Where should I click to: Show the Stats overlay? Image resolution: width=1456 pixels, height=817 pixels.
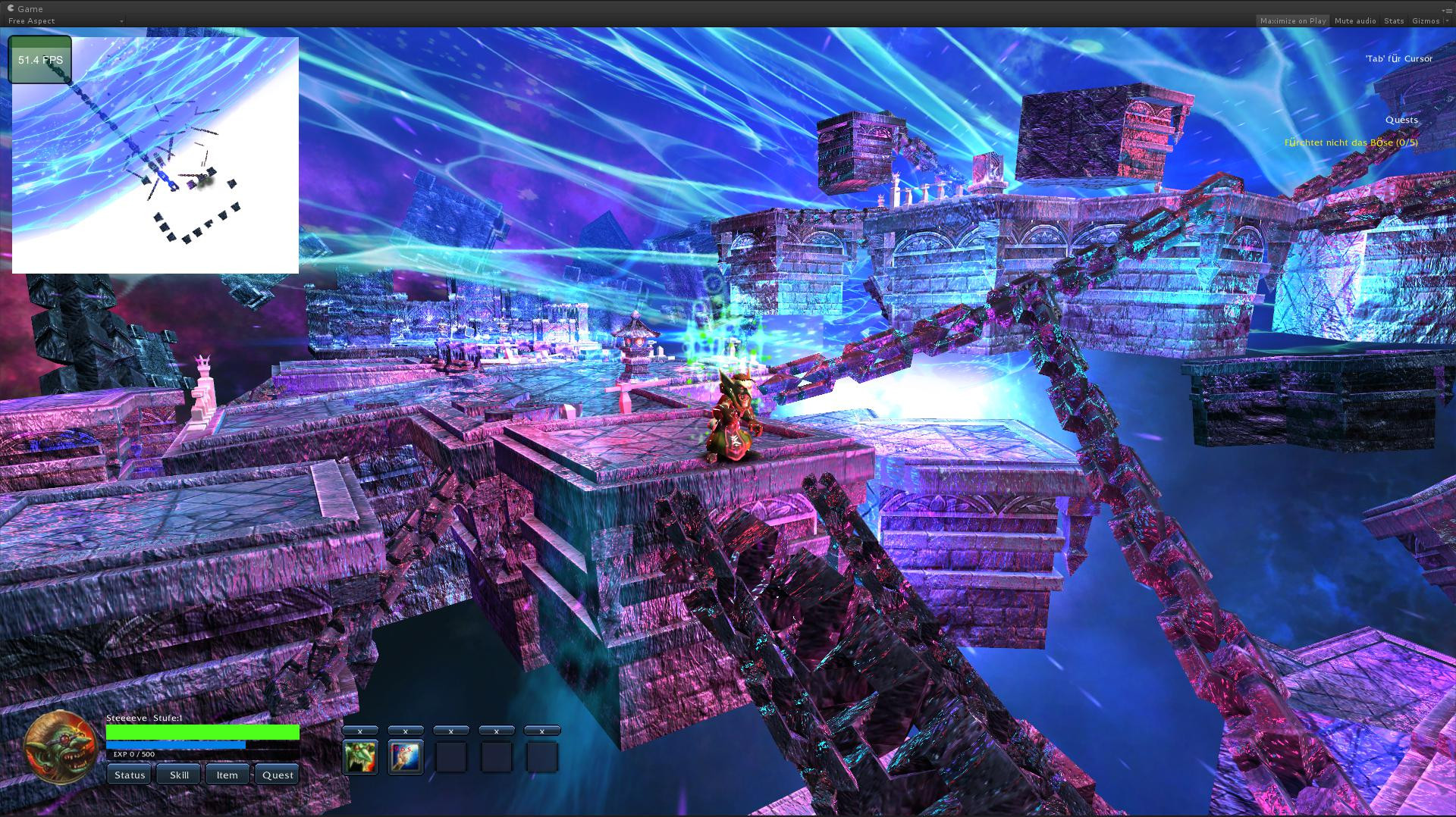pyautogui.click(x=1394, y=21)
